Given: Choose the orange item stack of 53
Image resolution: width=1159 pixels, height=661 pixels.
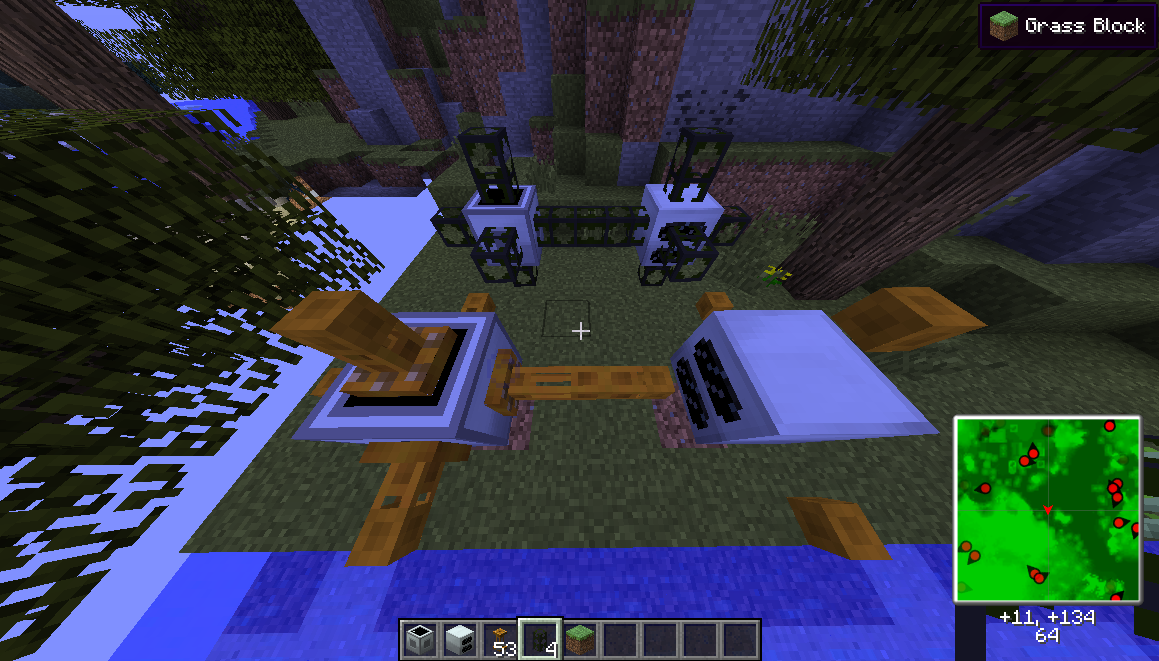Looking at the screenshot, I should click(499, 639).
